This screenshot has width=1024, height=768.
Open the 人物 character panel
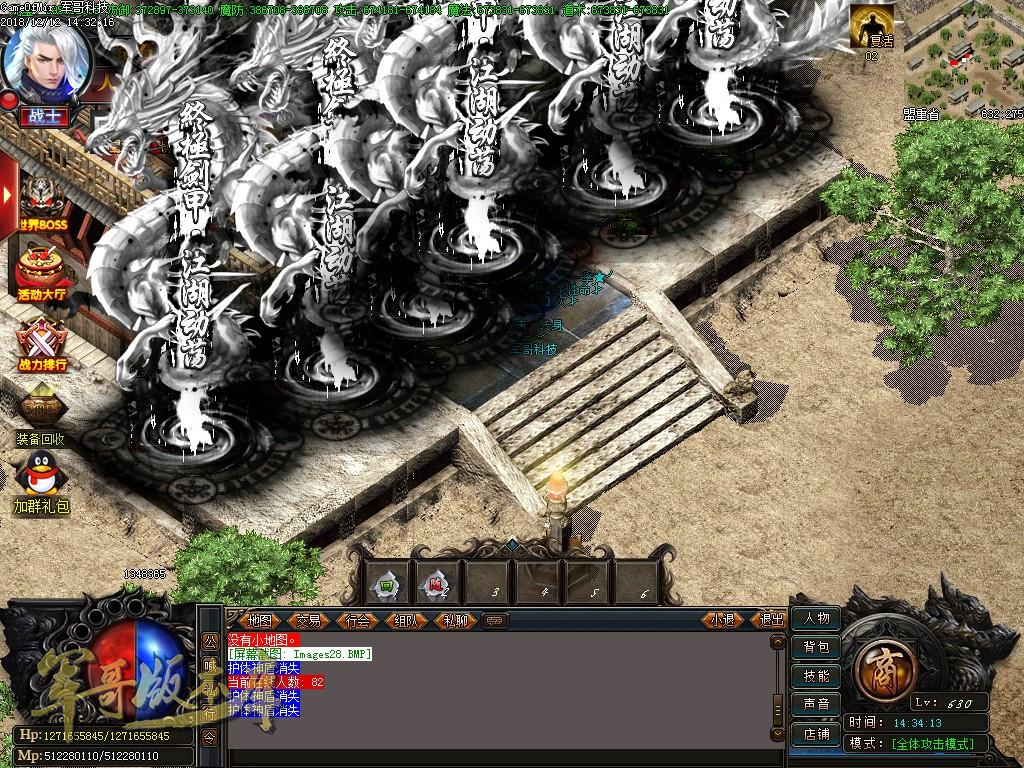pyautogui.click(x=816, y=619)
